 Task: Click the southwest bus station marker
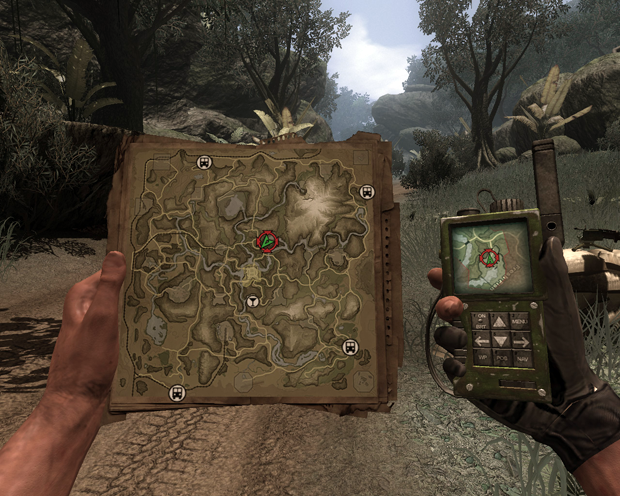tap(177, 392)
